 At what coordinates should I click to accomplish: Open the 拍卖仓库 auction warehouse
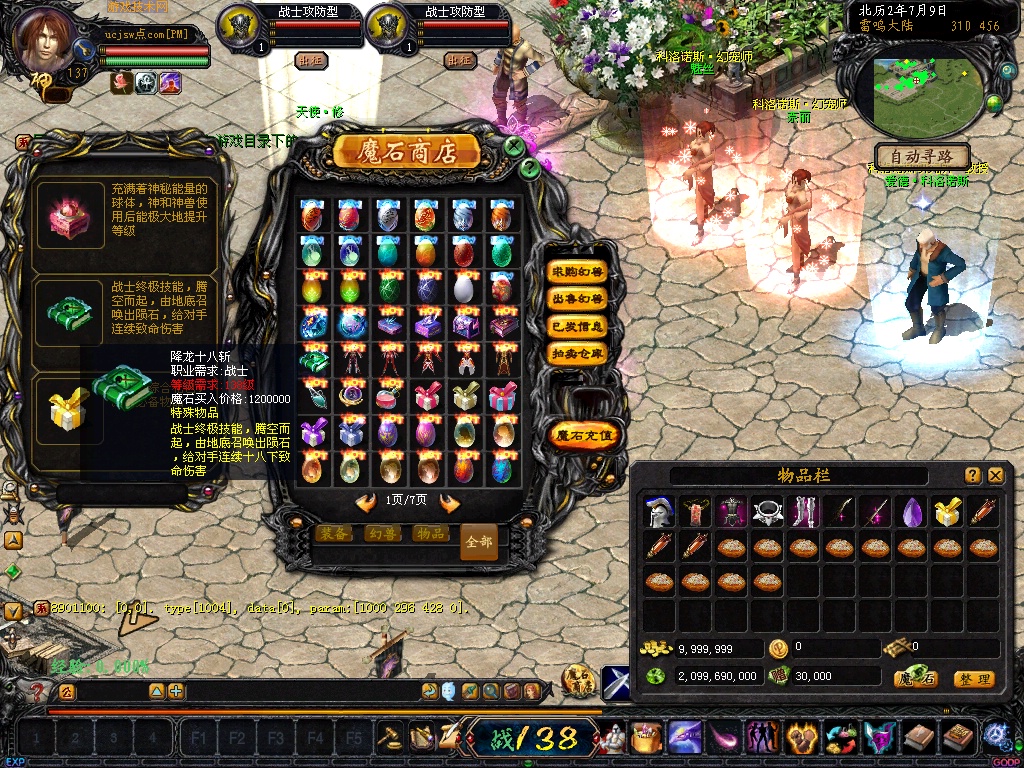(x=578, y=353)
